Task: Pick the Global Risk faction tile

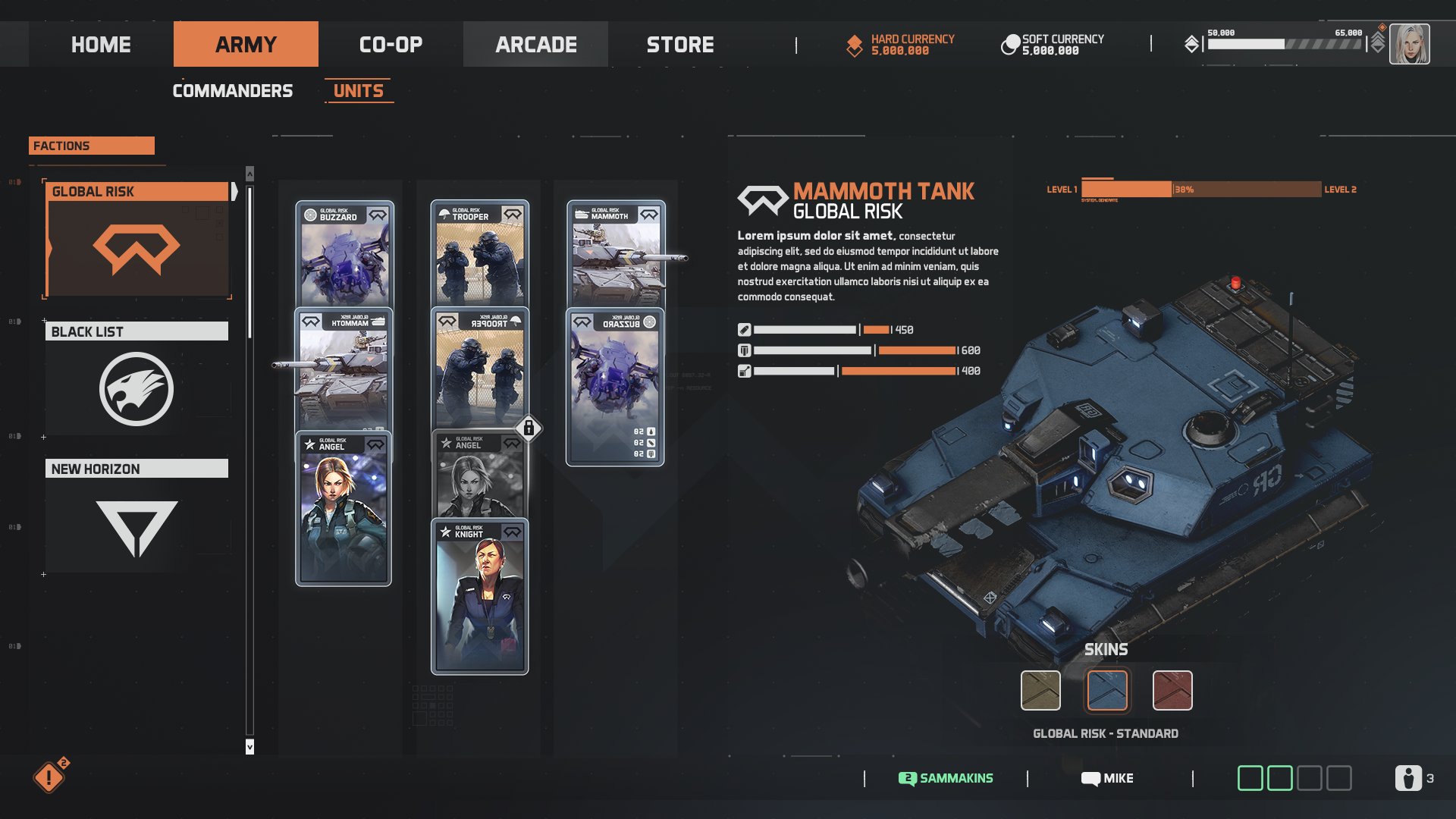Action: (136, 240)
